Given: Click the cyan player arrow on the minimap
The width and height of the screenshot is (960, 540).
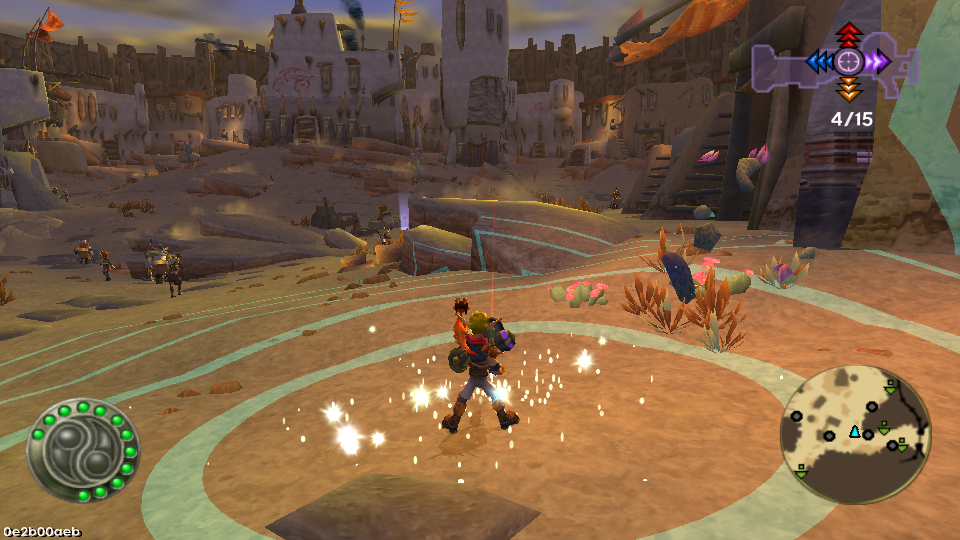Looking at the screenshot, I should pyautogui.click(x=855, y=432).
